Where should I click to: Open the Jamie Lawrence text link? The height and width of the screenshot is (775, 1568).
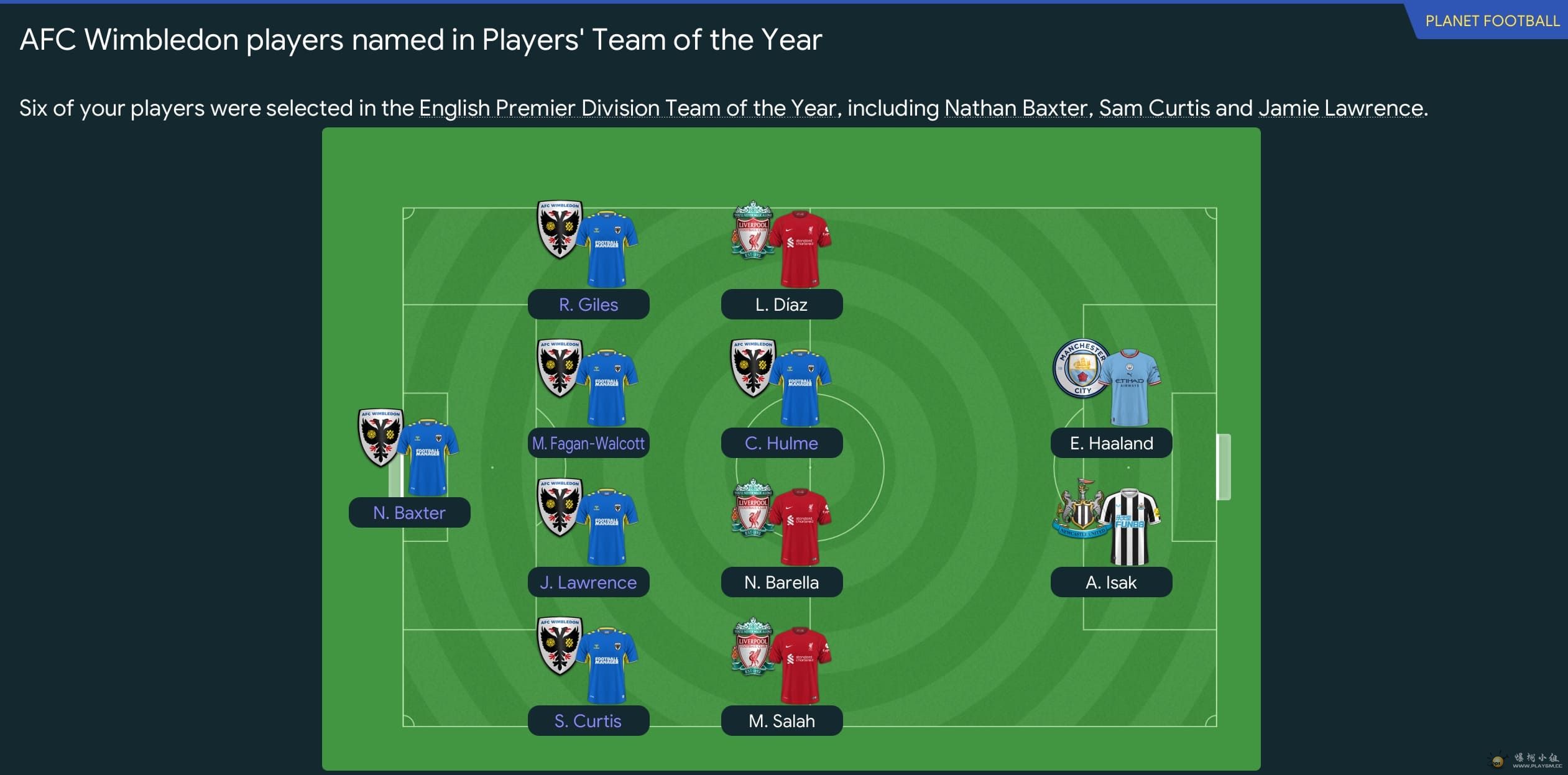point(1340,108)
